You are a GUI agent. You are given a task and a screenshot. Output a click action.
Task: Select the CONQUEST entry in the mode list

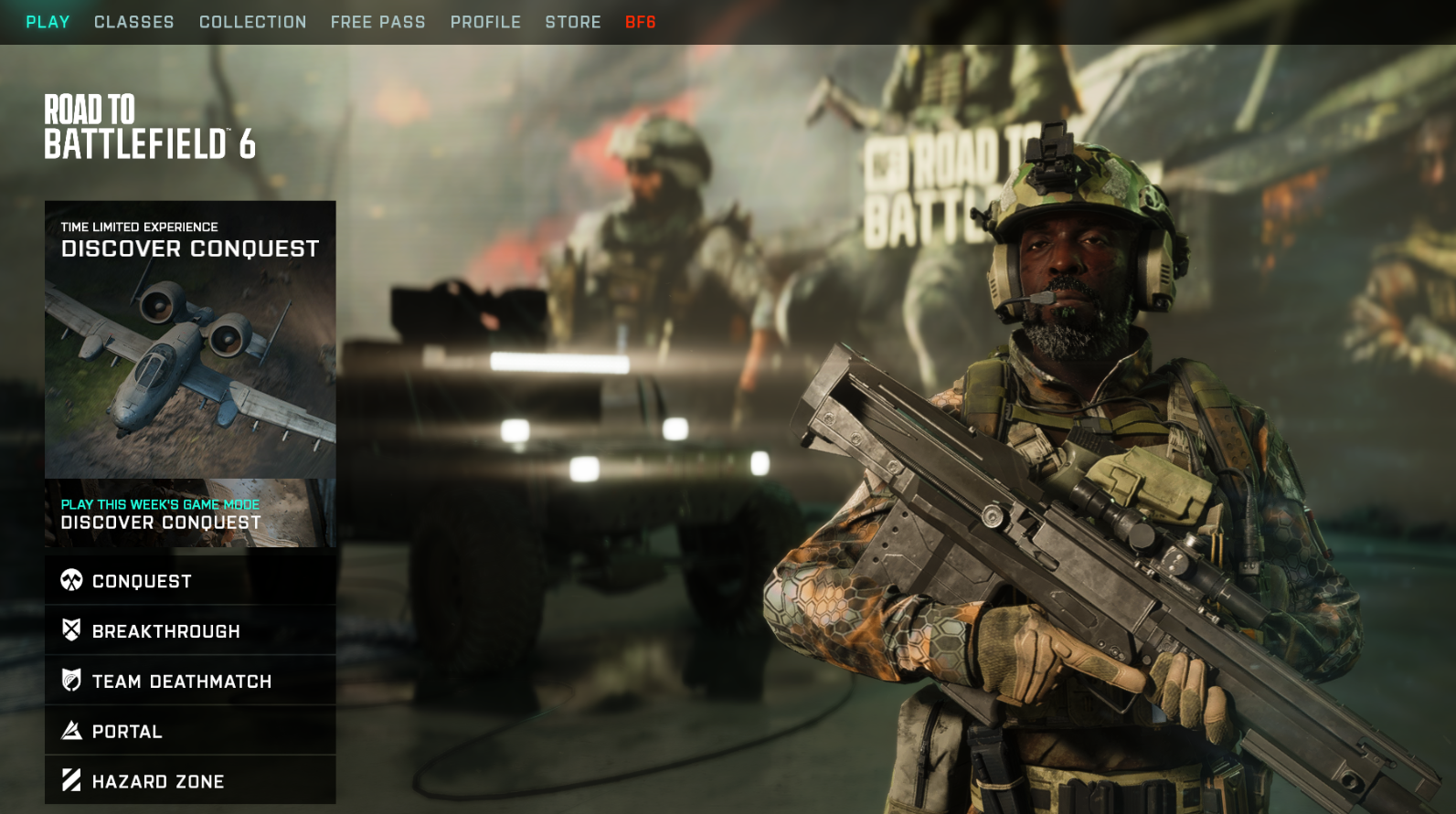141,580
